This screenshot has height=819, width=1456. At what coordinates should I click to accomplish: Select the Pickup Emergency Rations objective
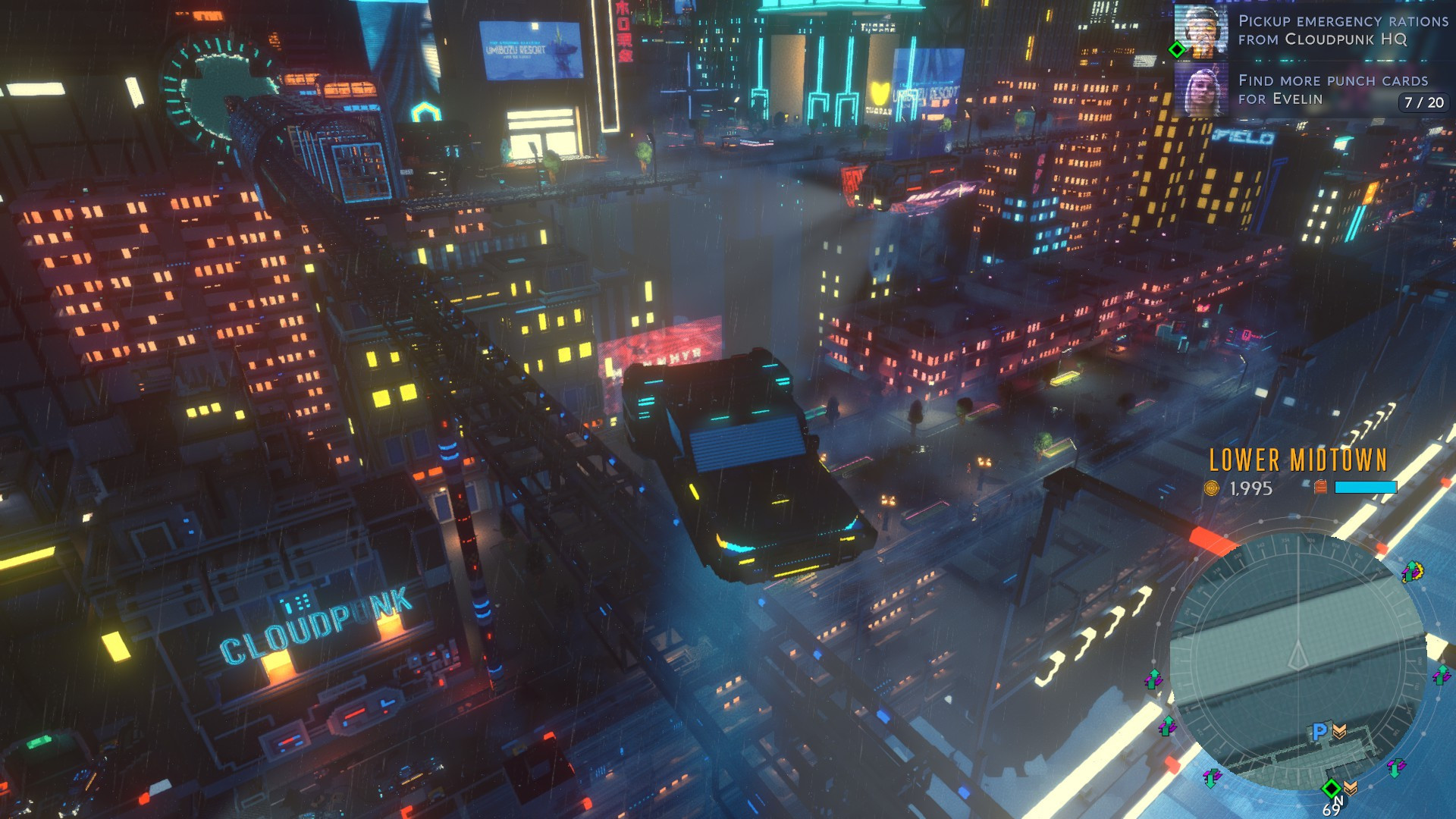point(1342,30)
